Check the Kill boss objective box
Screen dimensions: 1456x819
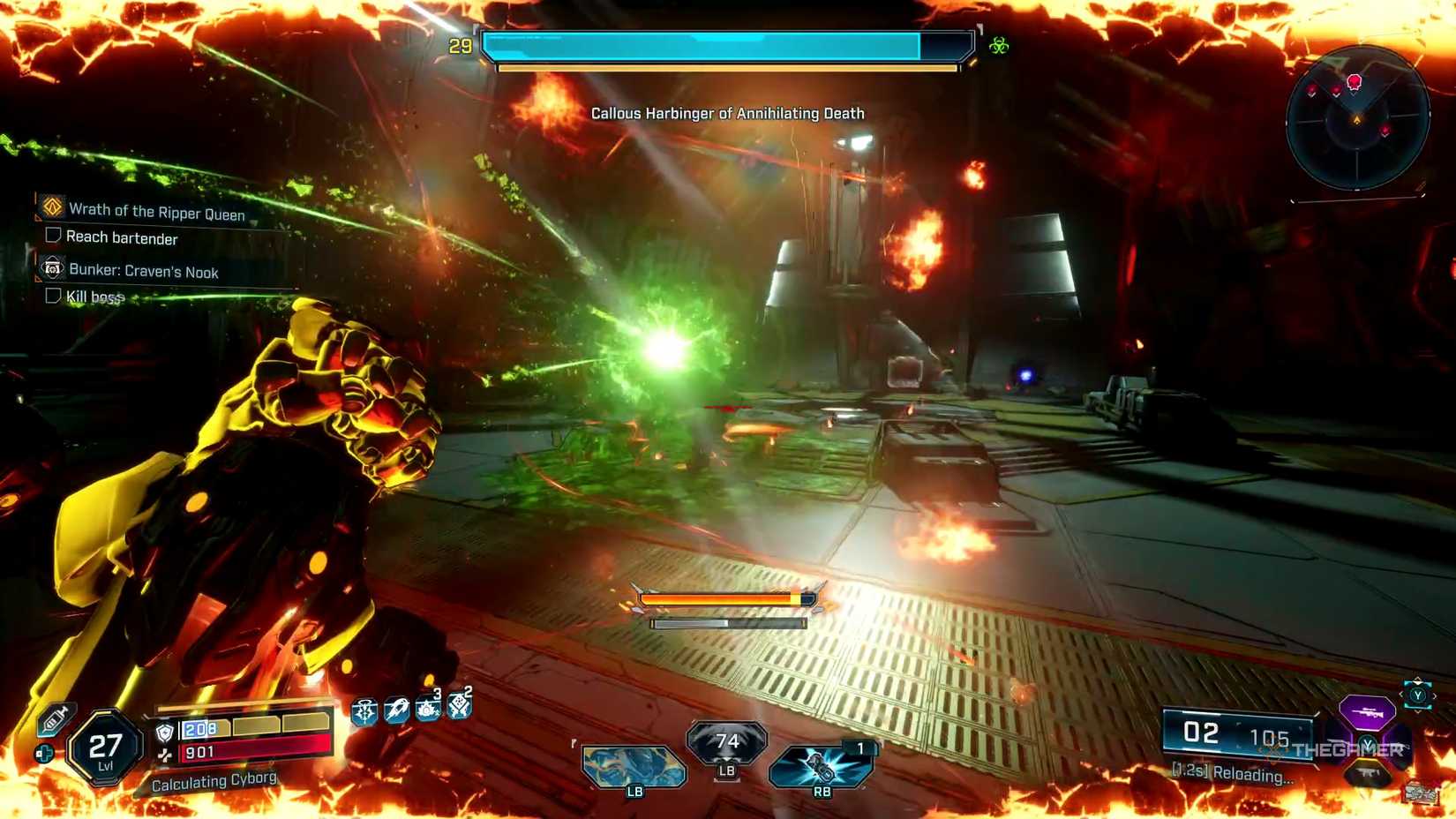52,296
